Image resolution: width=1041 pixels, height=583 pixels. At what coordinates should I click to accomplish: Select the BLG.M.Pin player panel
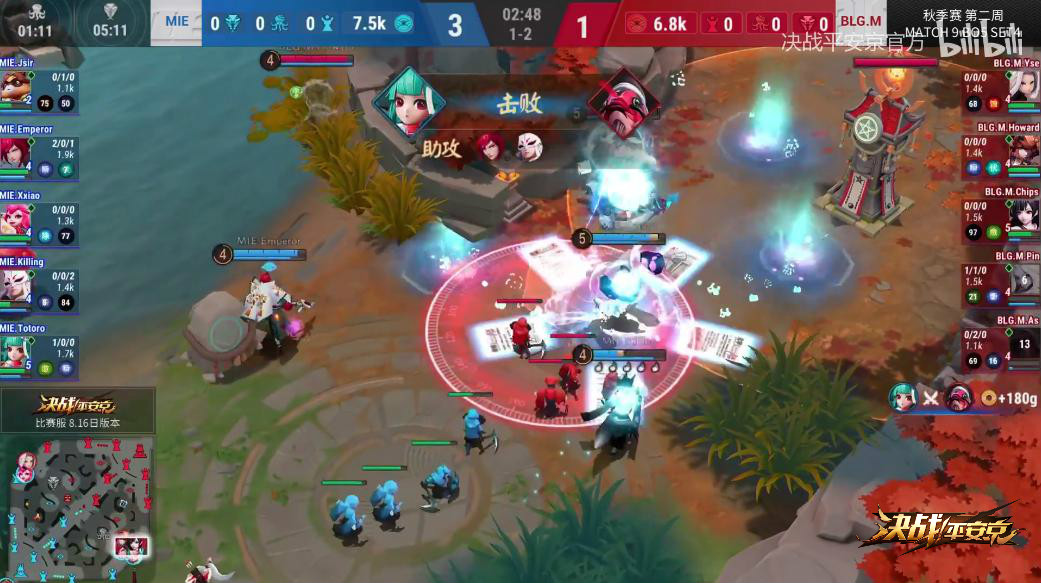[1001, 280]
